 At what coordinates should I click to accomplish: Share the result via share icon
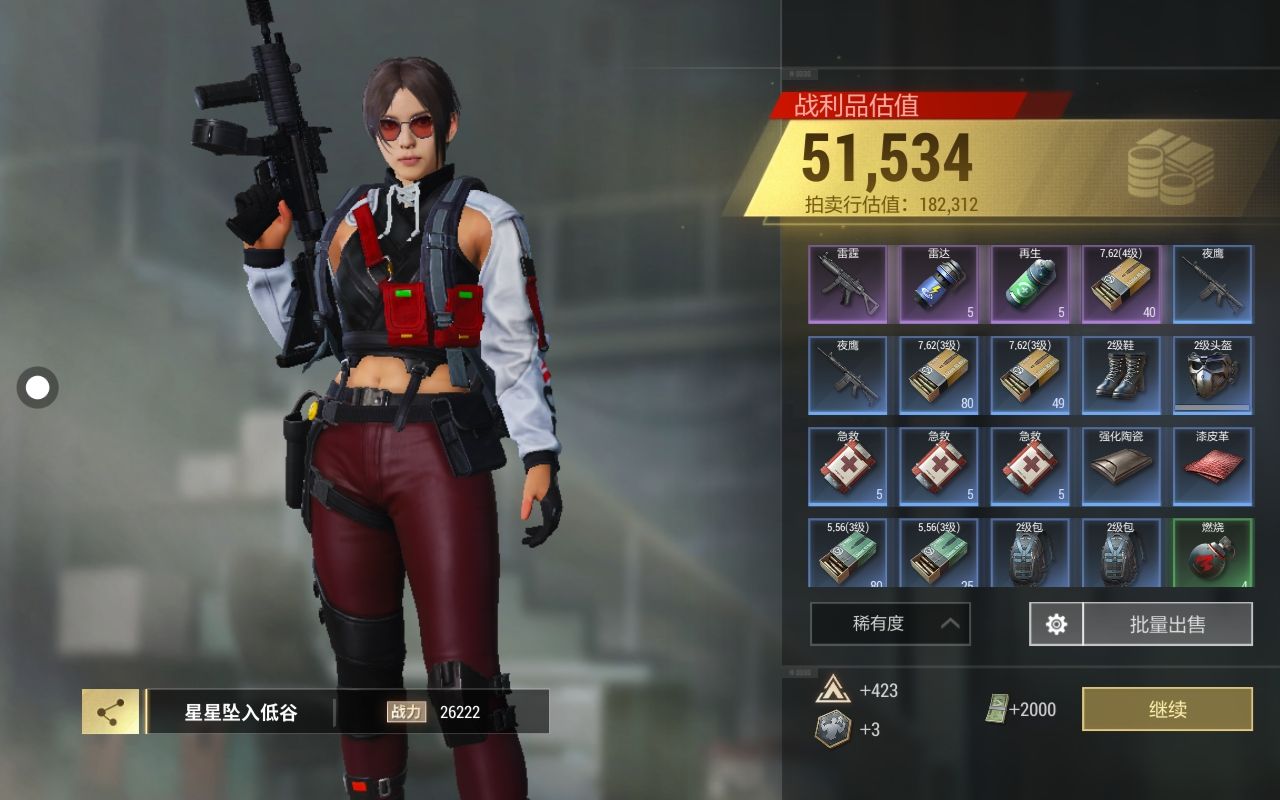[x=110, y=712]
